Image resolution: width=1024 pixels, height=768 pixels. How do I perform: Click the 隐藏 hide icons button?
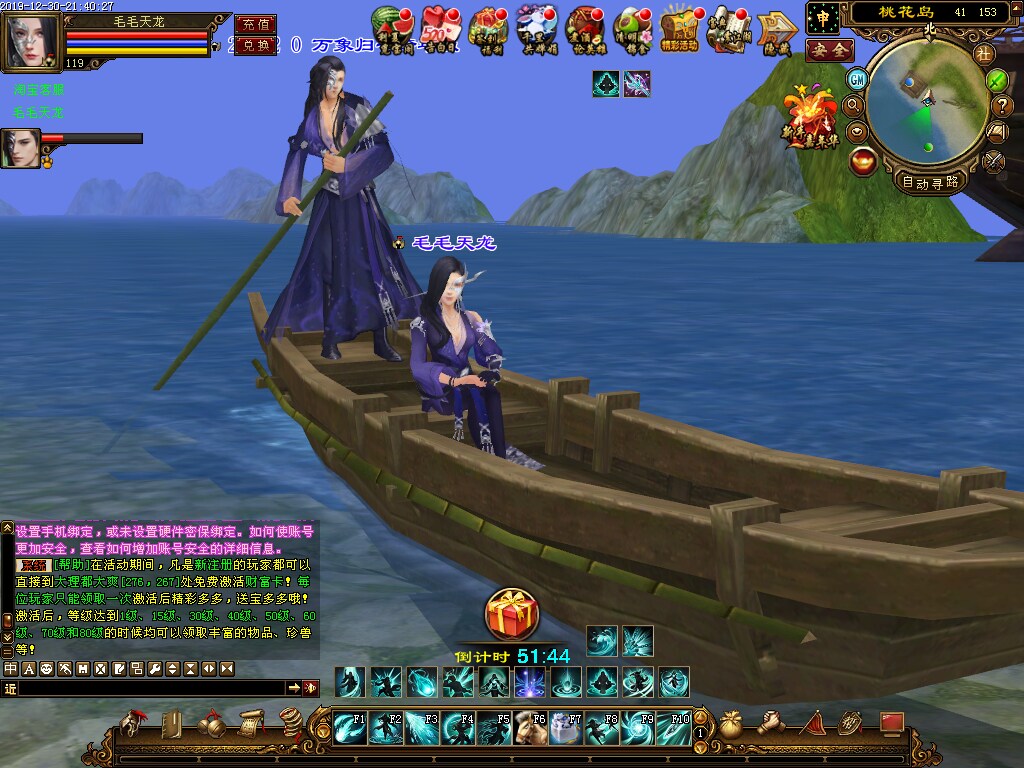776,29
